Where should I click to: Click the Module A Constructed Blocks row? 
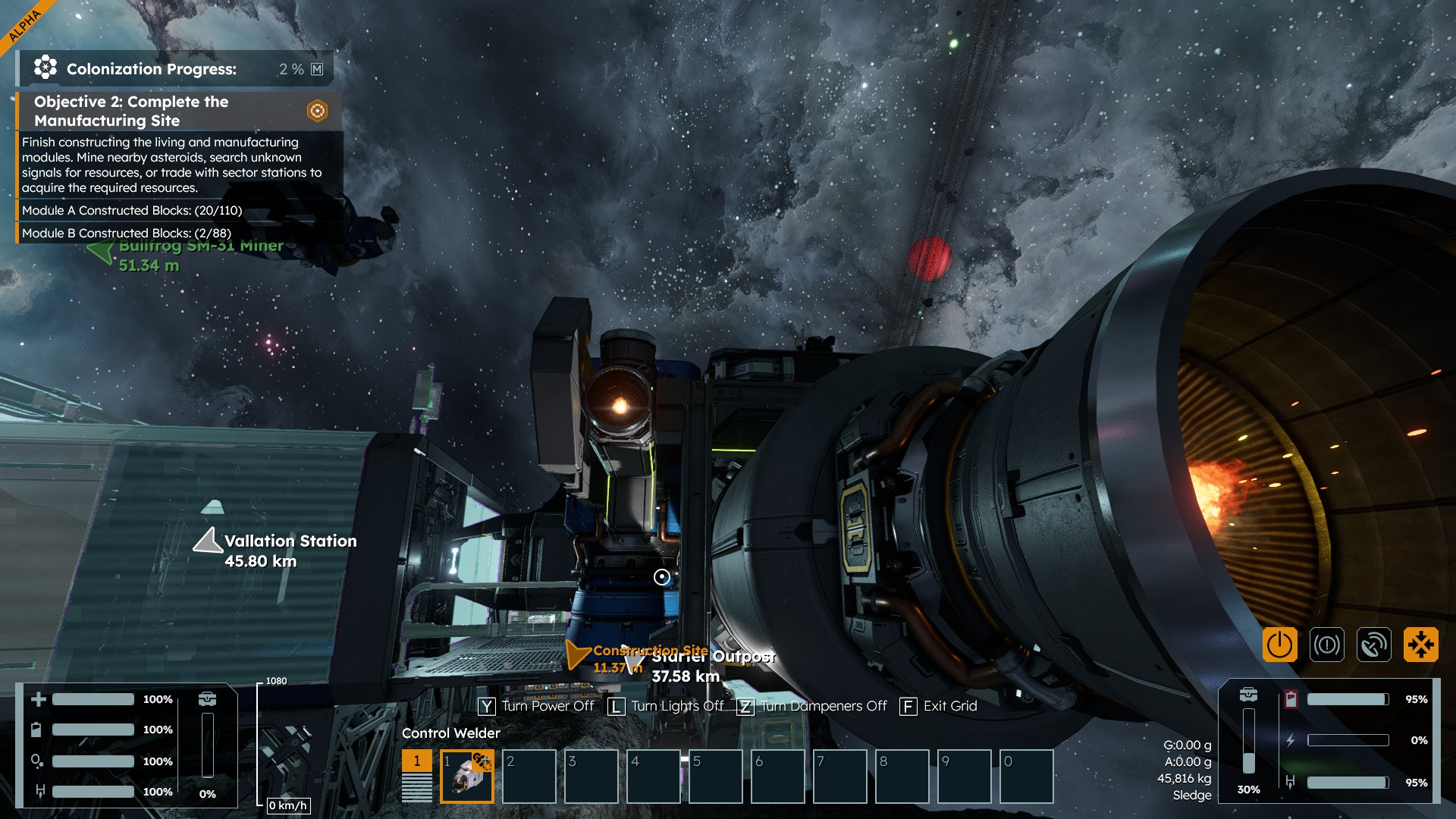point(132,210)
